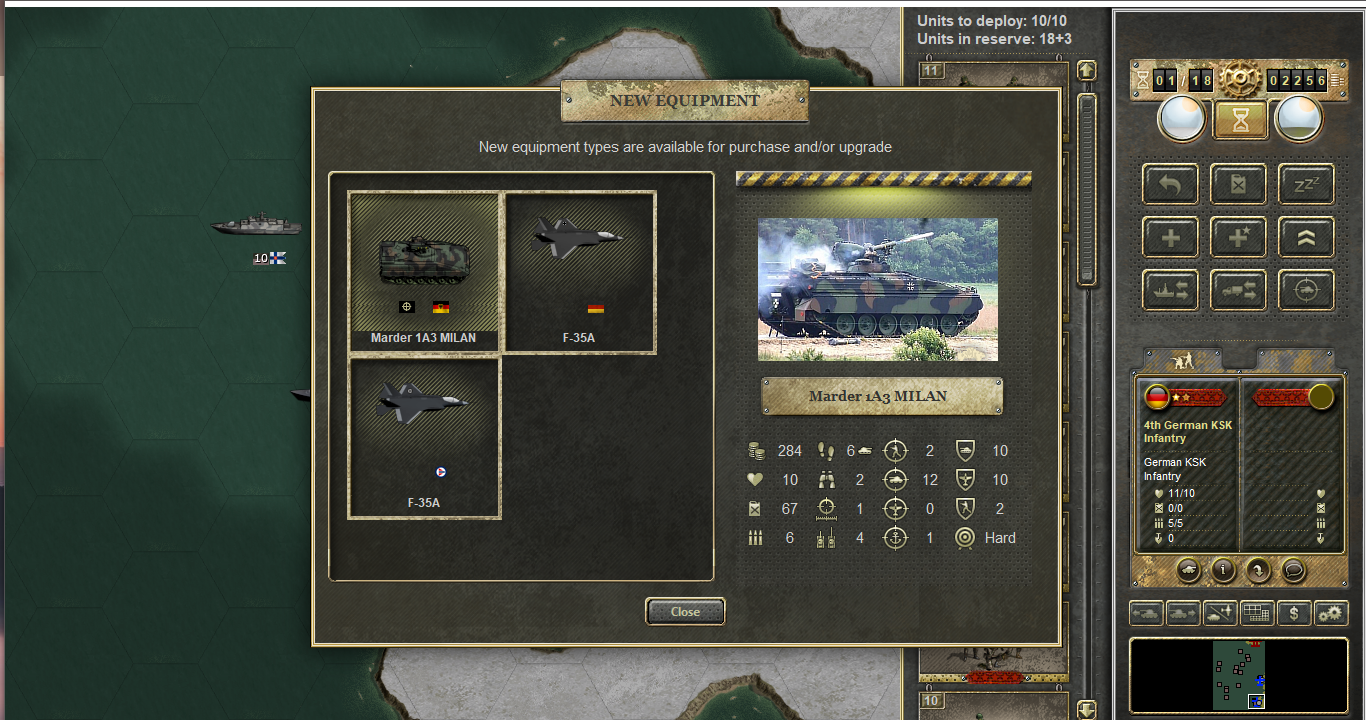Toggle the truck transport mount button
The width and height of the screenshot is (1366, 720).
tap(1239, 290)
